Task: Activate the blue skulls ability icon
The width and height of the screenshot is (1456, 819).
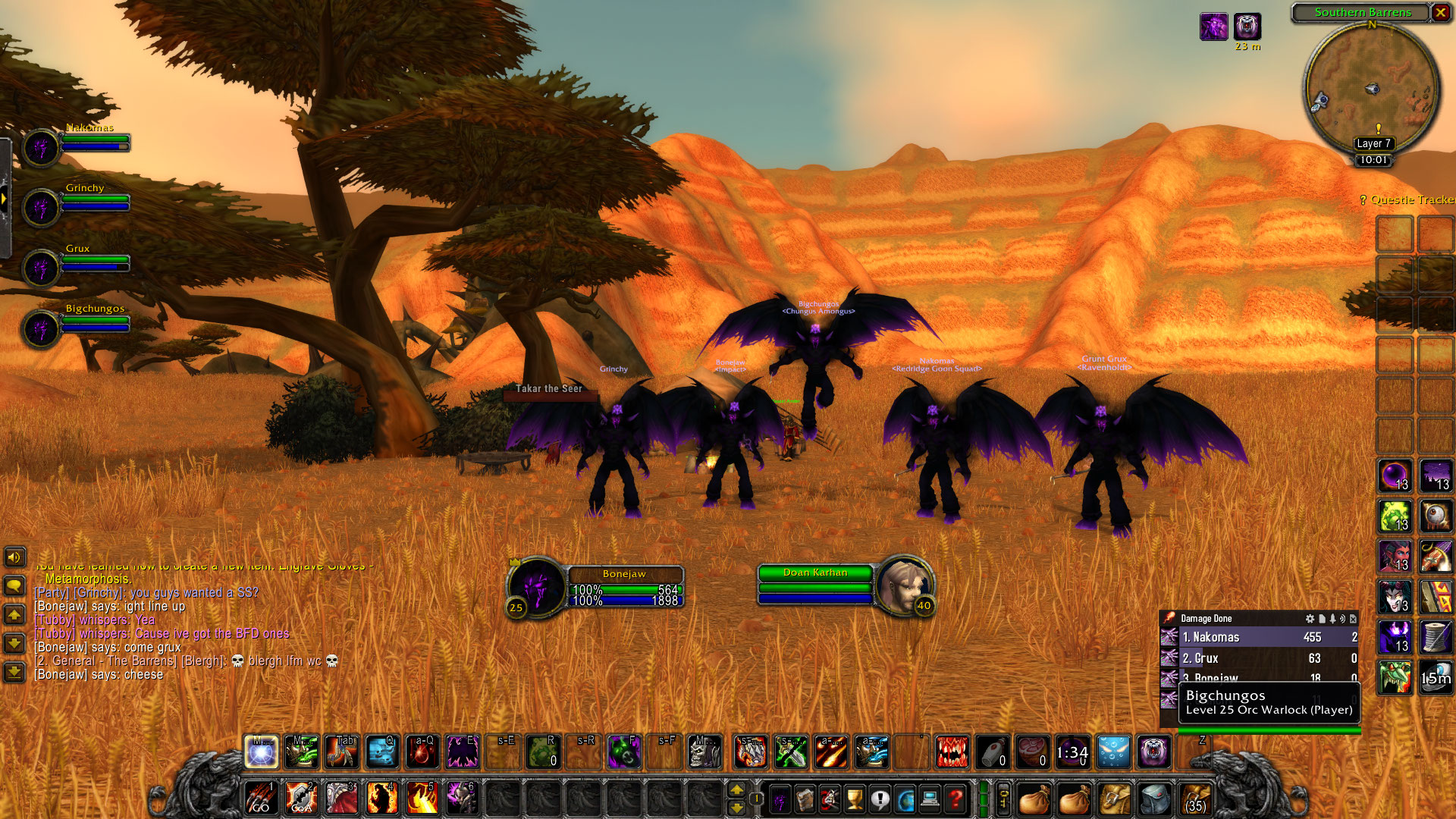Action: (x=381, y=752)
